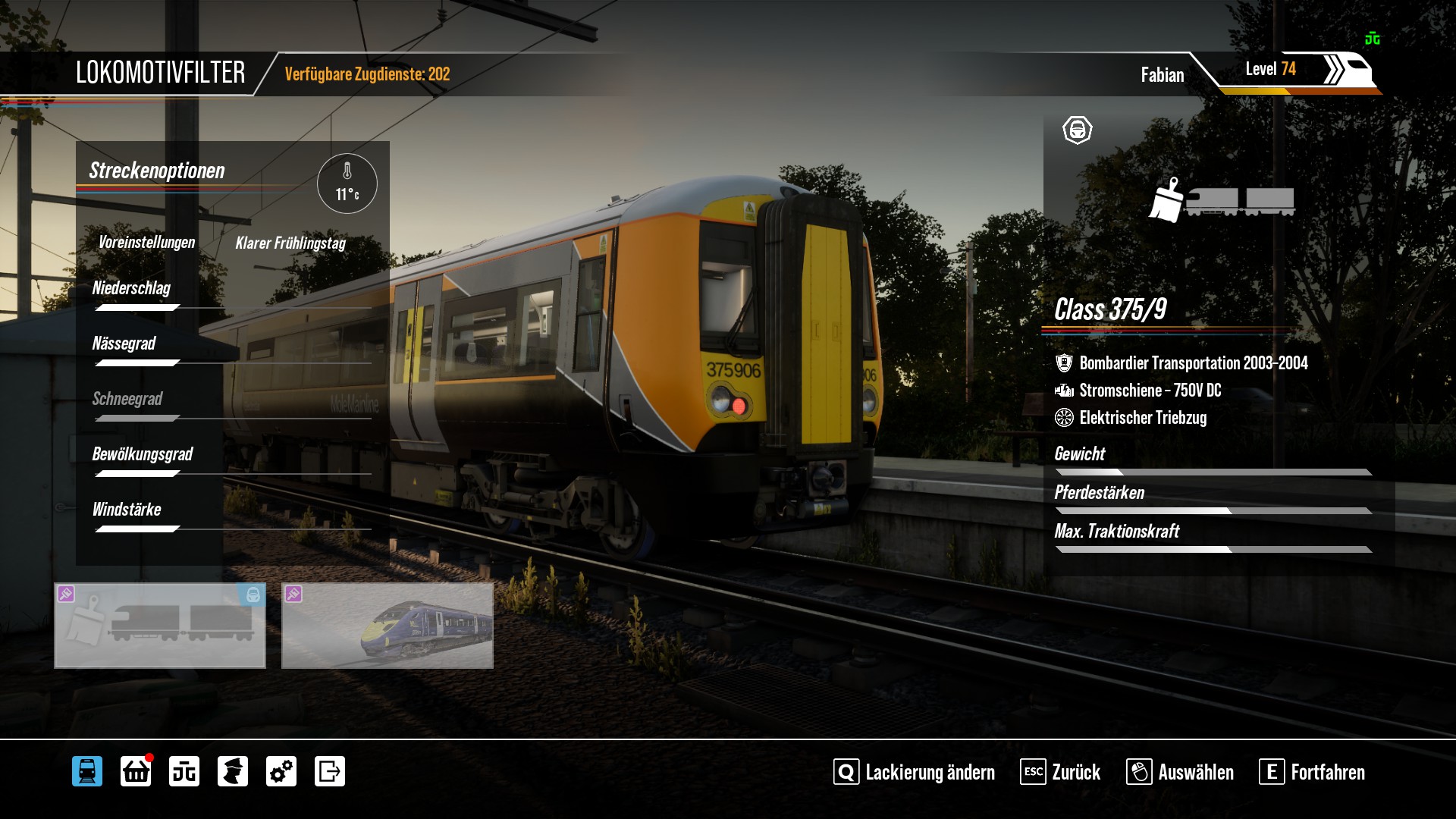Open the Klarer Frühlingstag preset selector
Viewport: 1456px width, 819px height.
tap(290, 243)
